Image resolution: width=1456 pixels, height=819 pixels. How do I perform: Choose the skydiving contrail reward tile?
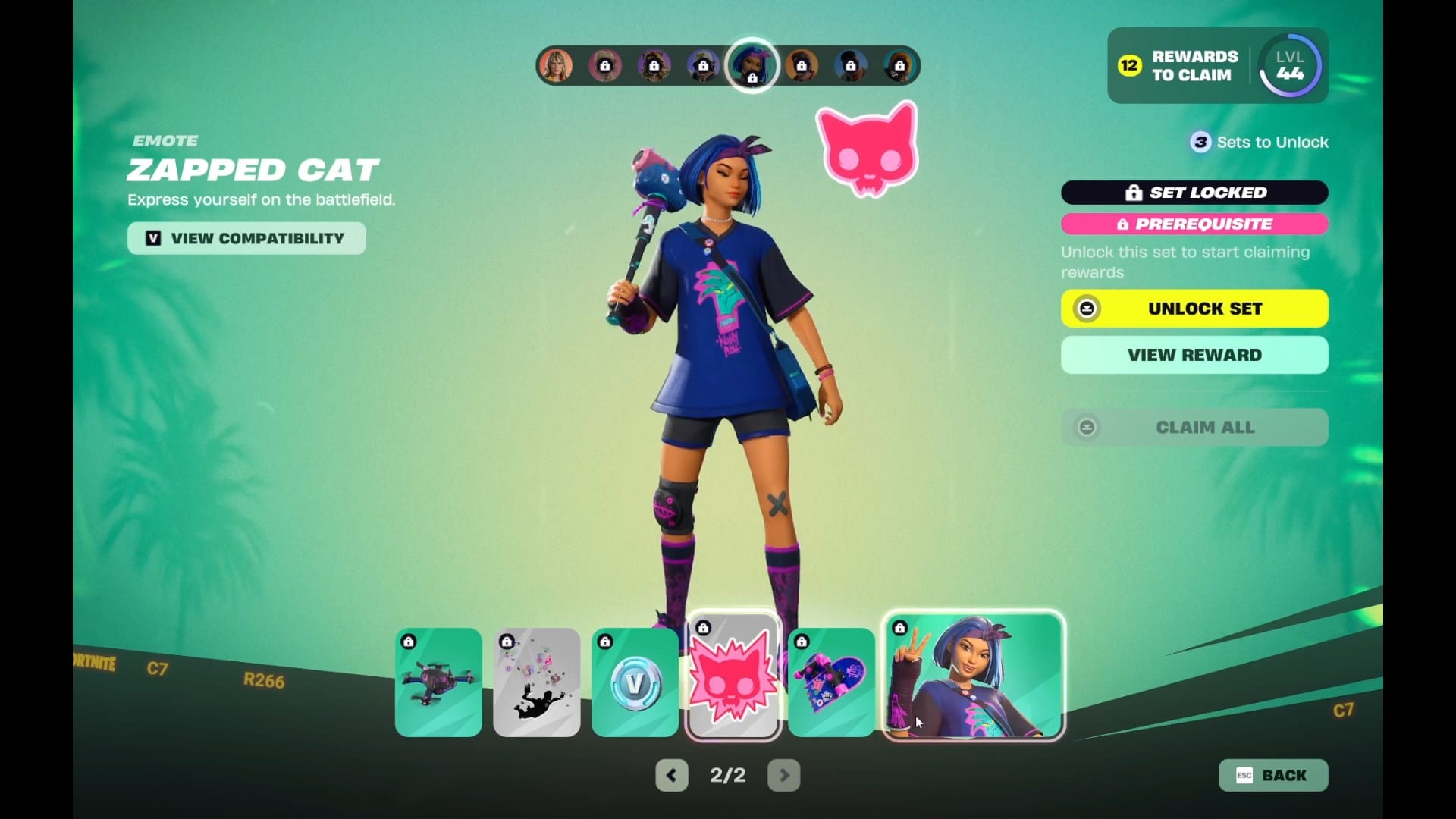coord(537,682)
